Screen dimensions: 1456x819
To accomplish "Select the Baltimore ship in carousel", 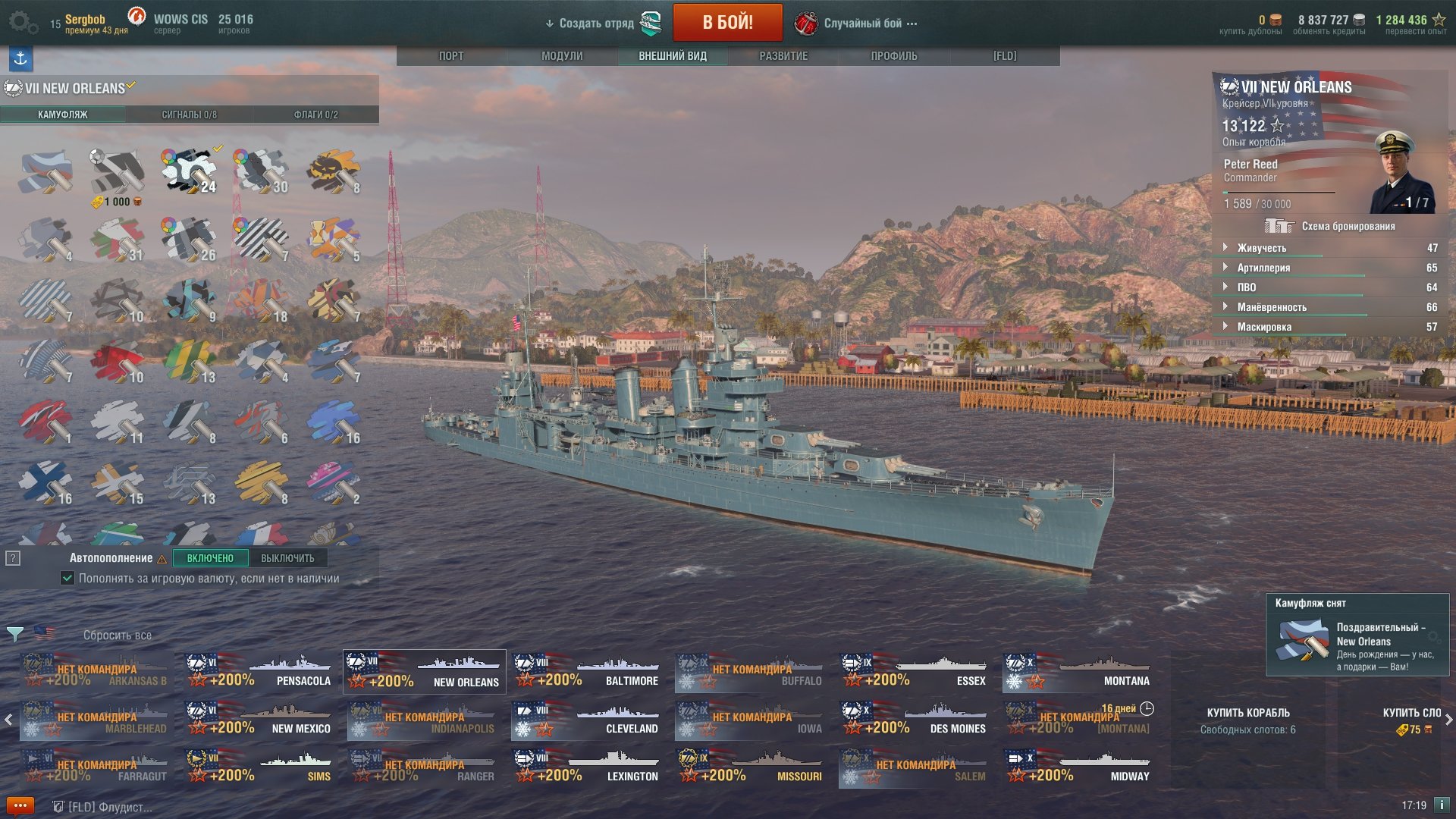I will click(588, 671).
